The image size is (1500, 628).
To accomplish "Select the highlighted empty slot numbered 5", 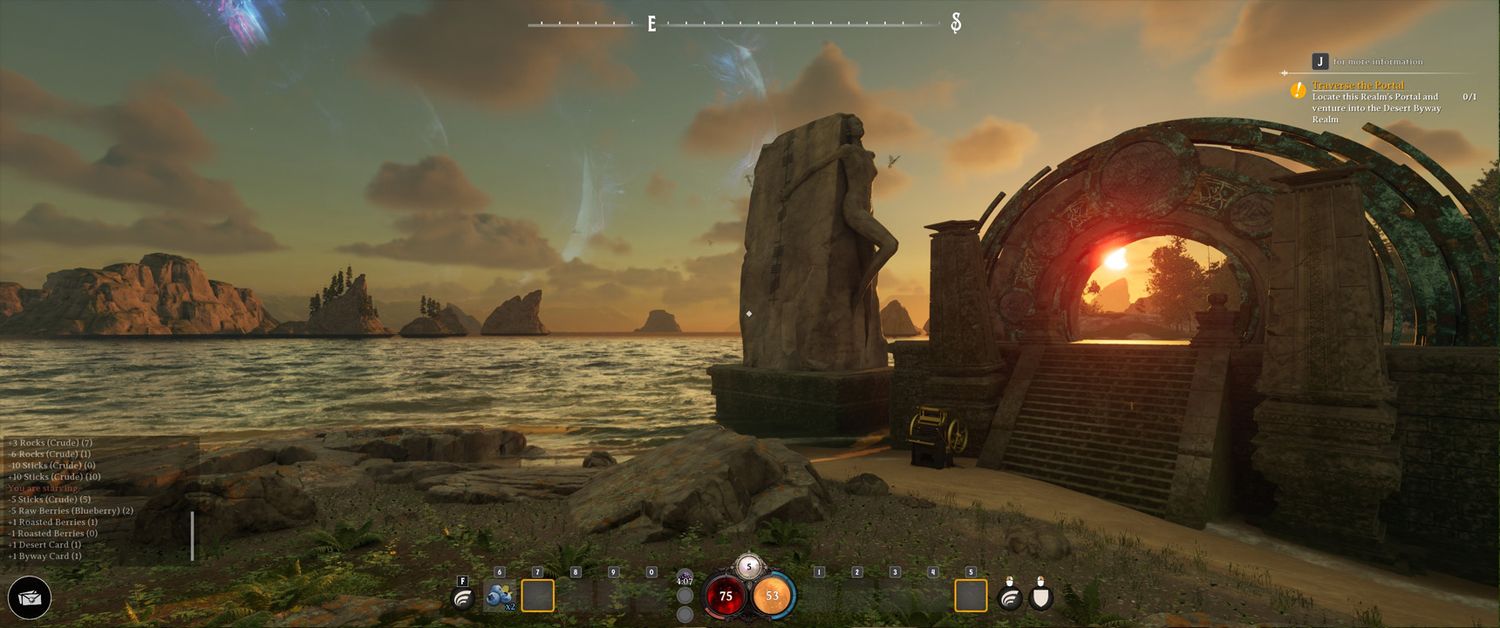I will pos(970,596).
